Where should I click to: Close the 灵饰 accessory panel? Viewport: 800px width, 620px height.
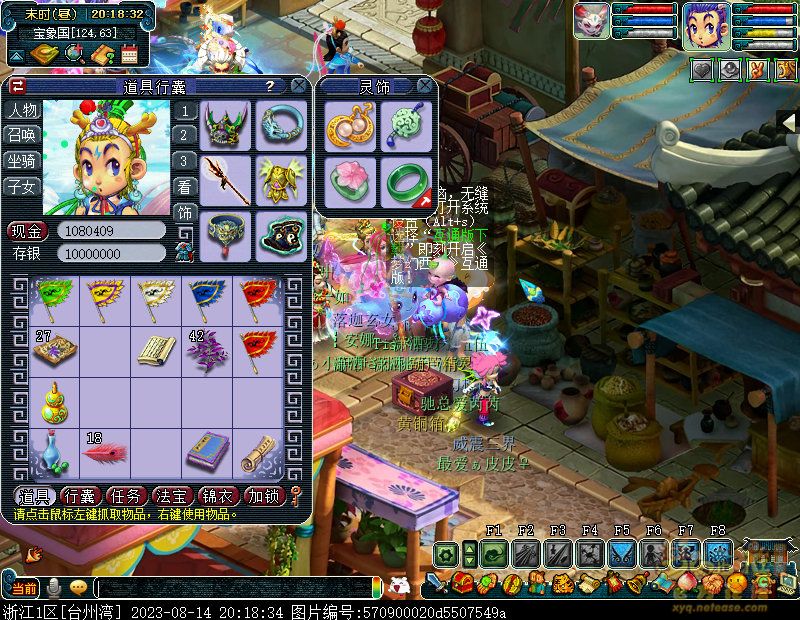coord(425,86)
